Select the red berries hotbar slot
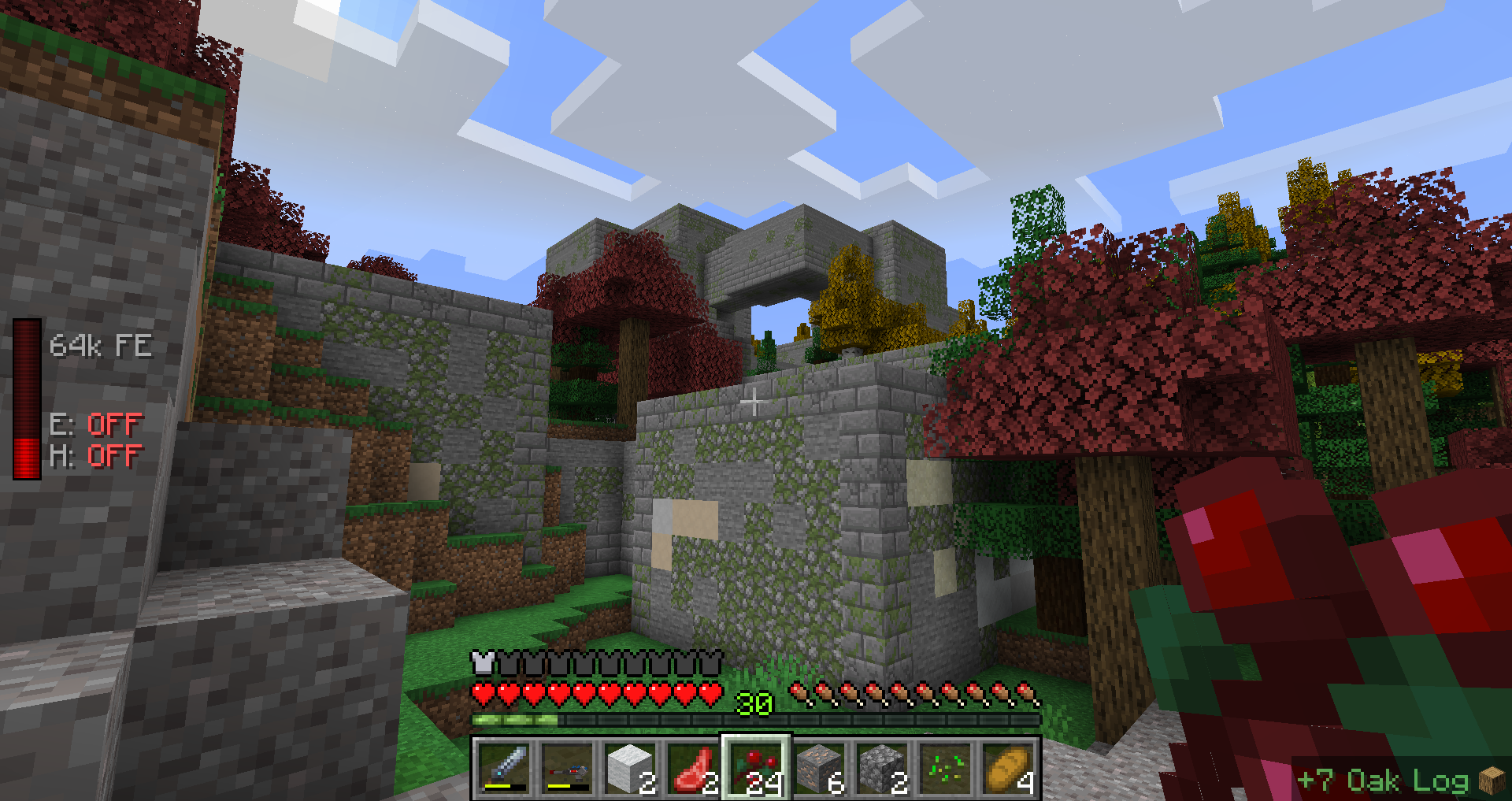The width and height of the screenshot is (1512, 801). pyautogui.click(x=756, y=768)
